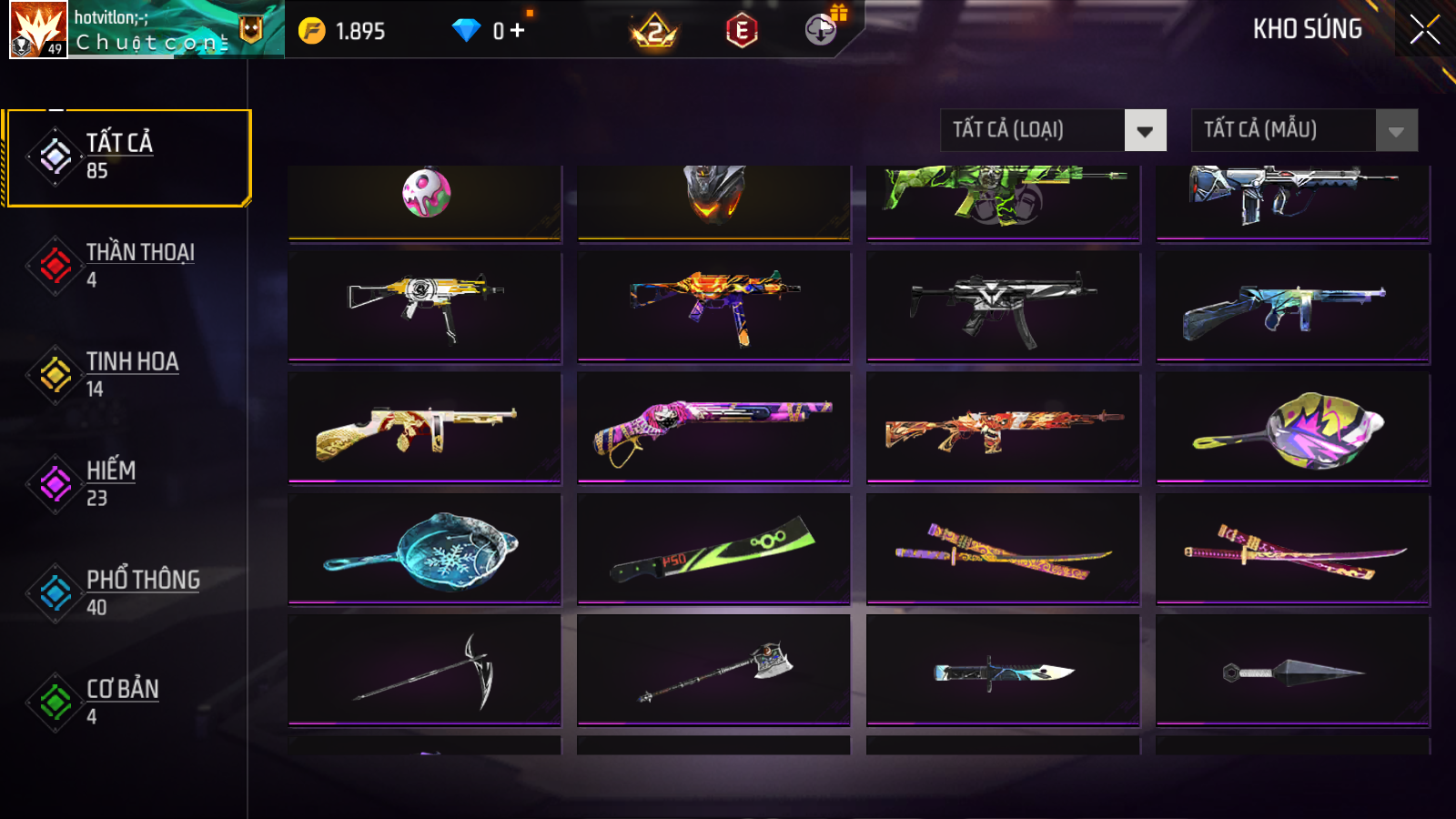Screen dimensions: 1456x819
Task: Switch to the Phổ Thông tab
Action: (x=127, y=592)
